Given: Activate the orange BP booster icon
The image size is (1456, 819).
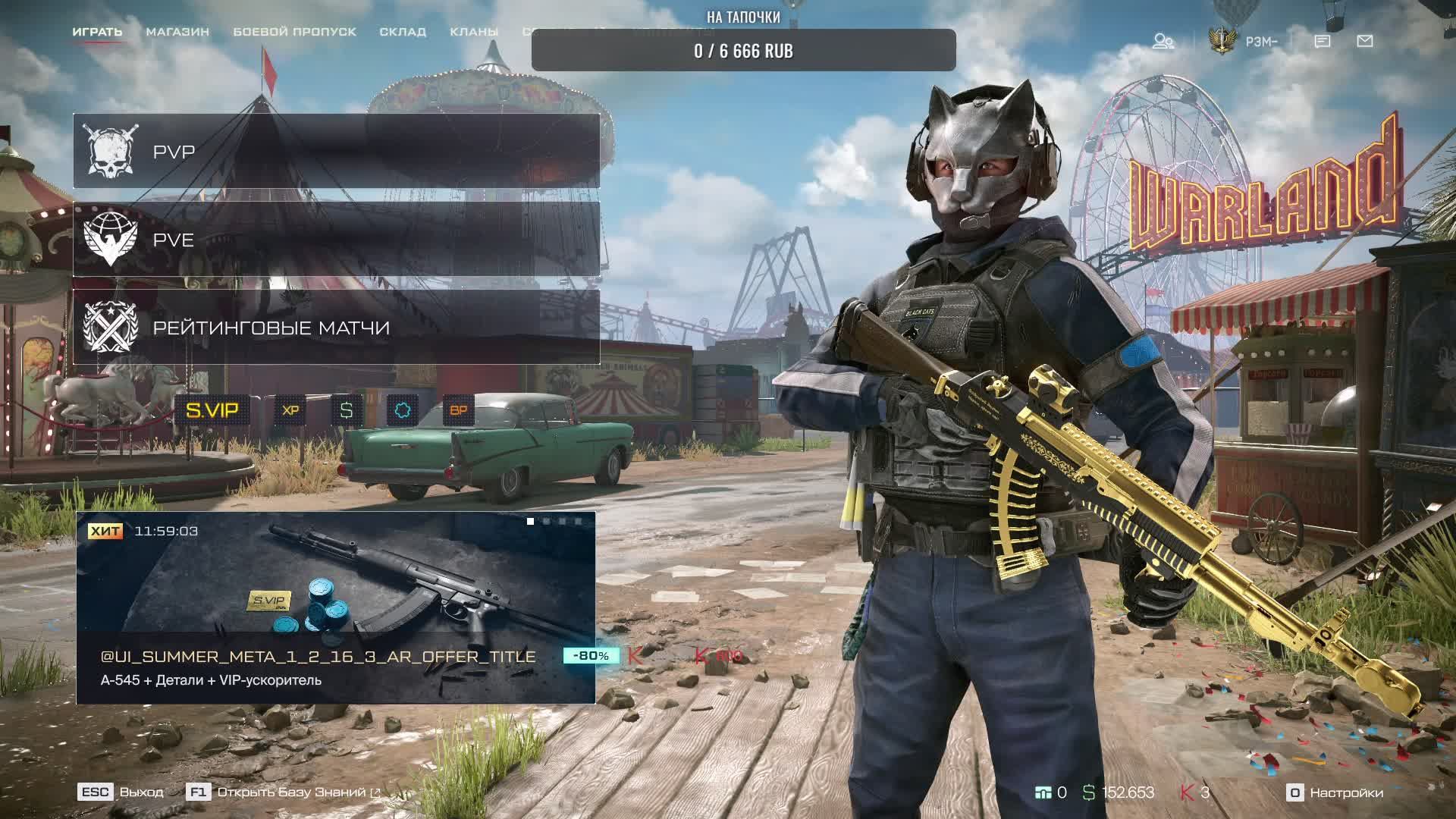Looking at the screenshot, I should click(459, 410).
